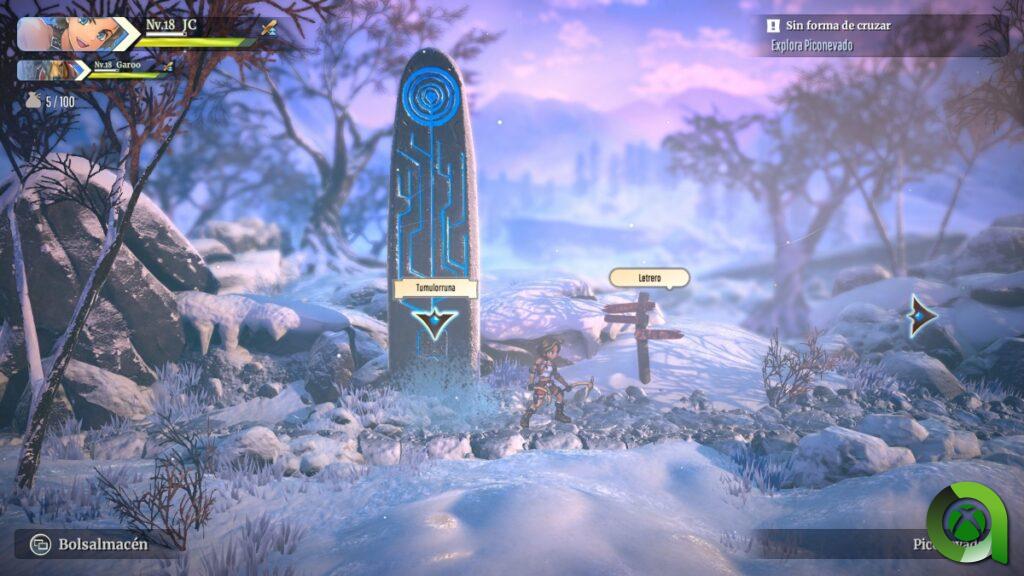This screenshot has height=576, width=1024.
Task: Read the Letrero signpost bubble
Action: pyautogui.click(x=635, y=278)
